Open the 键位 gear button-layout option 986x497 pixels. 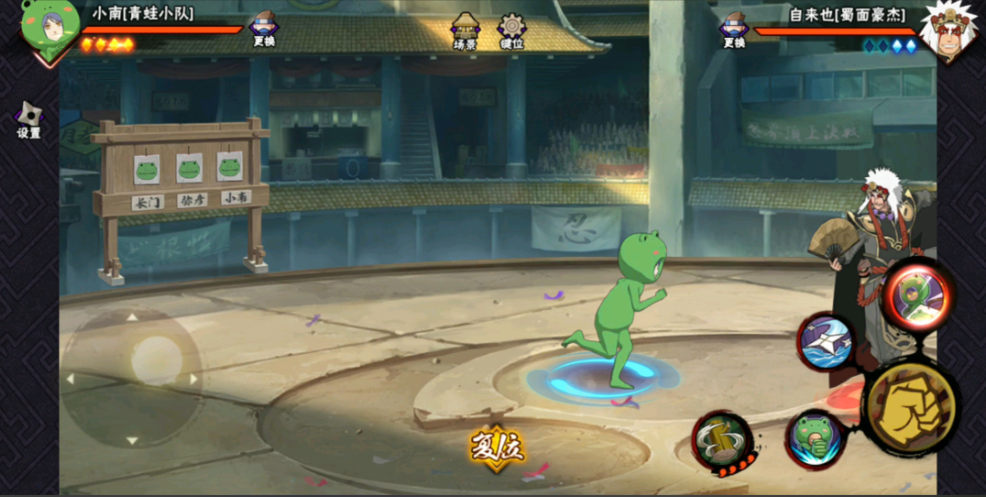point(512,30)
